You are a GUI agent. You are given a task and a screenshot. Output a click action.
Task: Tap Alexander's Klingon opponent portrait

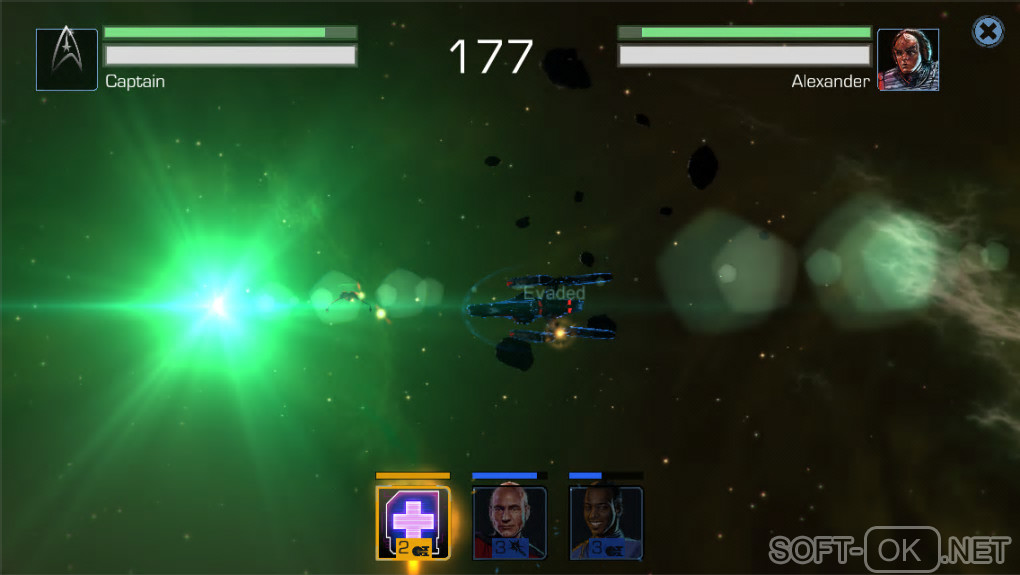(x=908, y=60)
